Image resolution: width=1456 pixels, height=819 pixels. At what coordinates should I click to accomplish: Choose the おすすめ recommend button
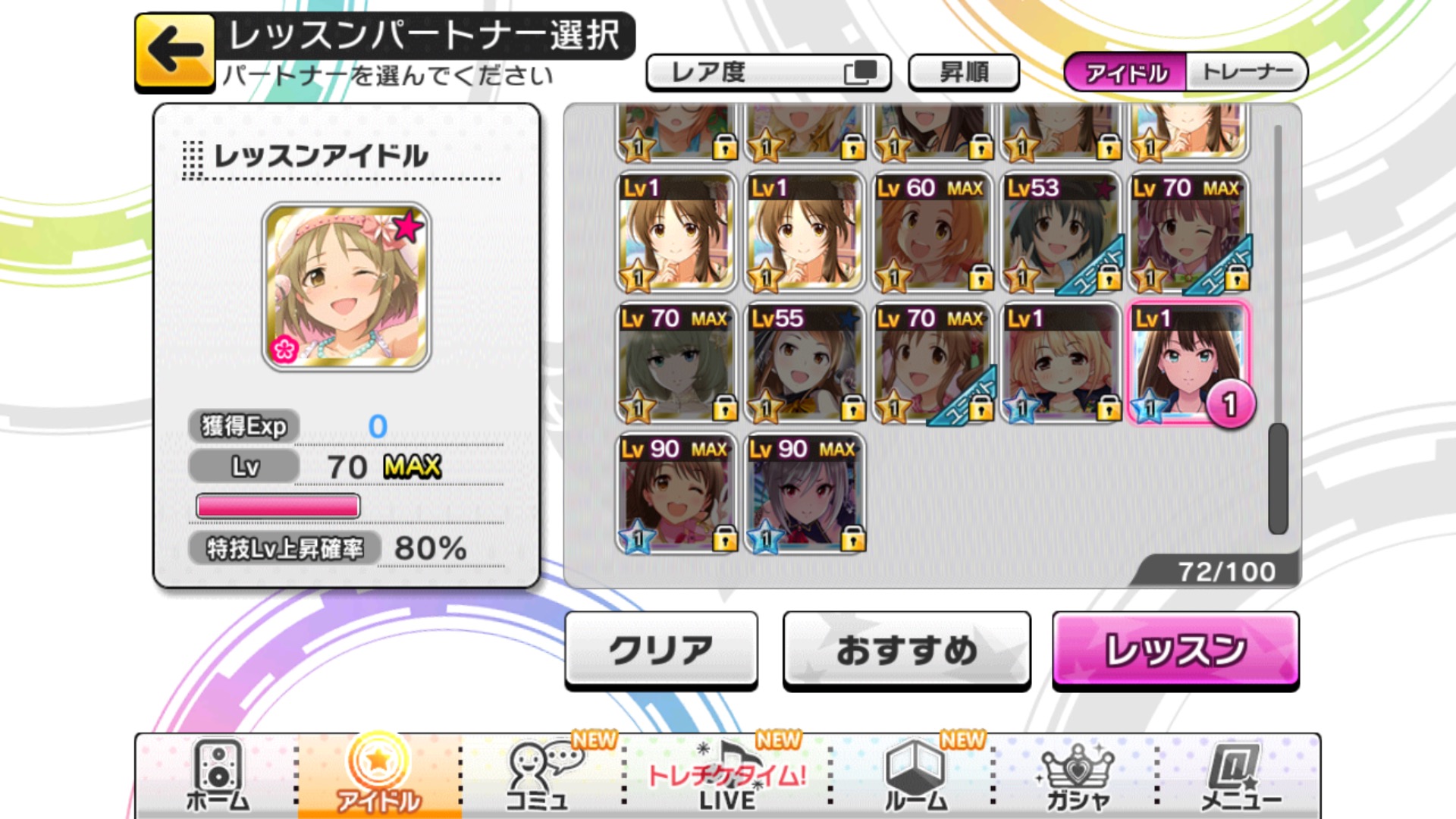[x=906, y=650]
